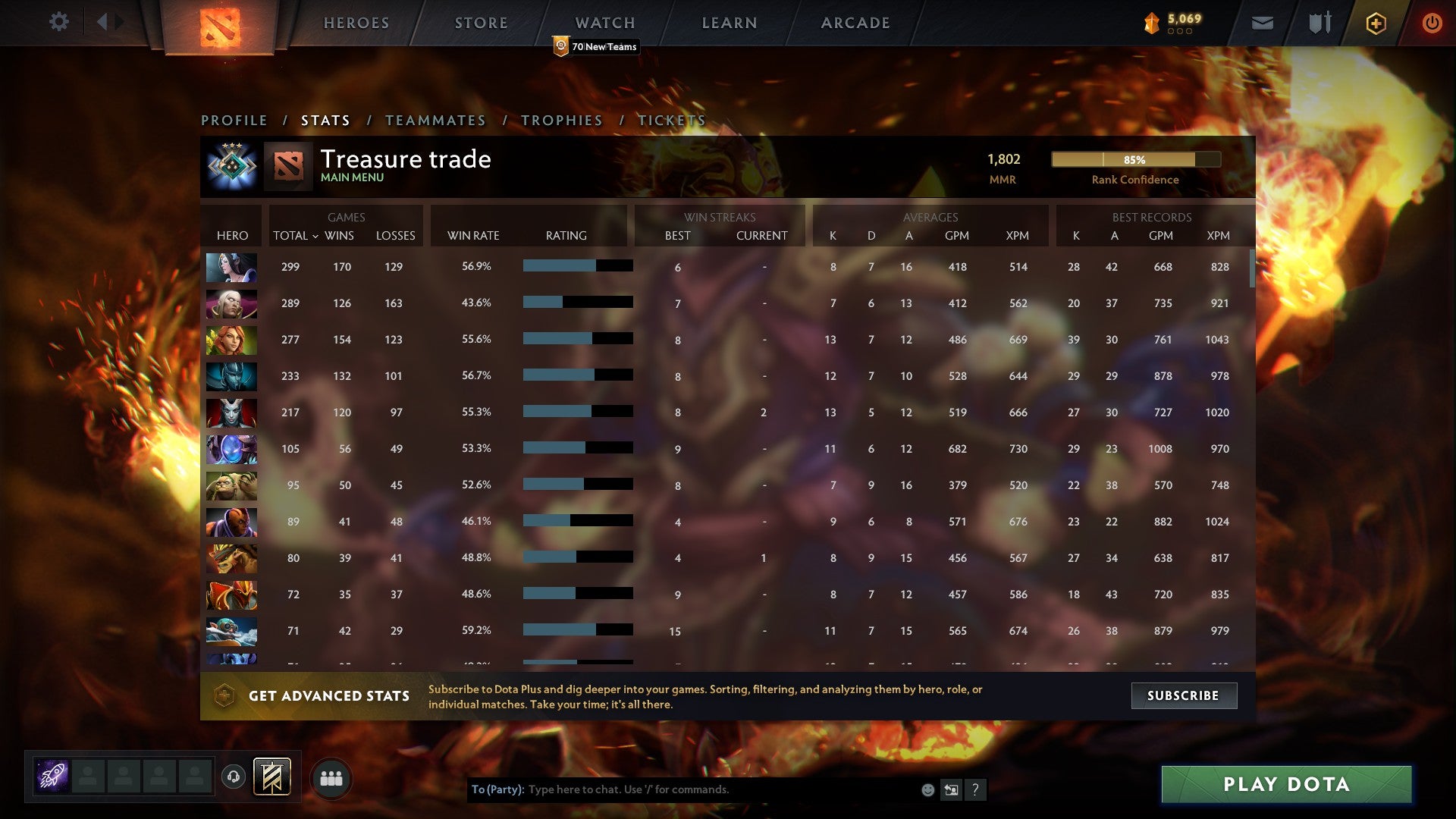
Task: Click the gold plus hexagon upgrade icon
Action: click(1376, 22)
